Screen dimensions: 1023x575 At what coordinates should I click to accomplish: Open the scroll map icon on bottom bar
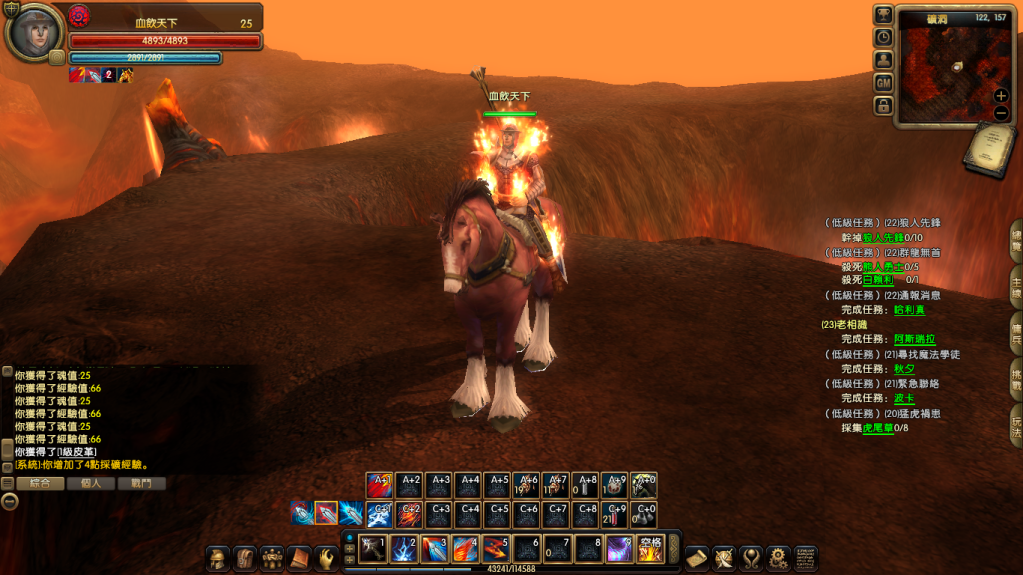[x=697, y=557]
